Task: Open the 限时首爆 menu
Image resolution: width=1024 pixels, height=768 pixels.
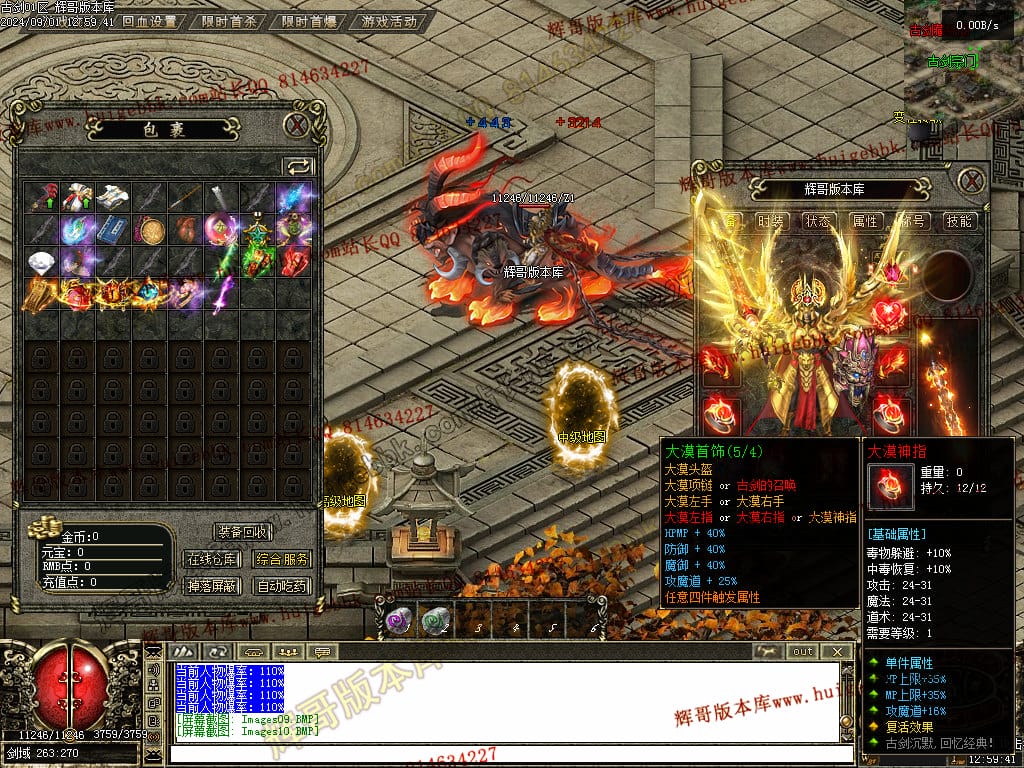Action: pos(309,21)
